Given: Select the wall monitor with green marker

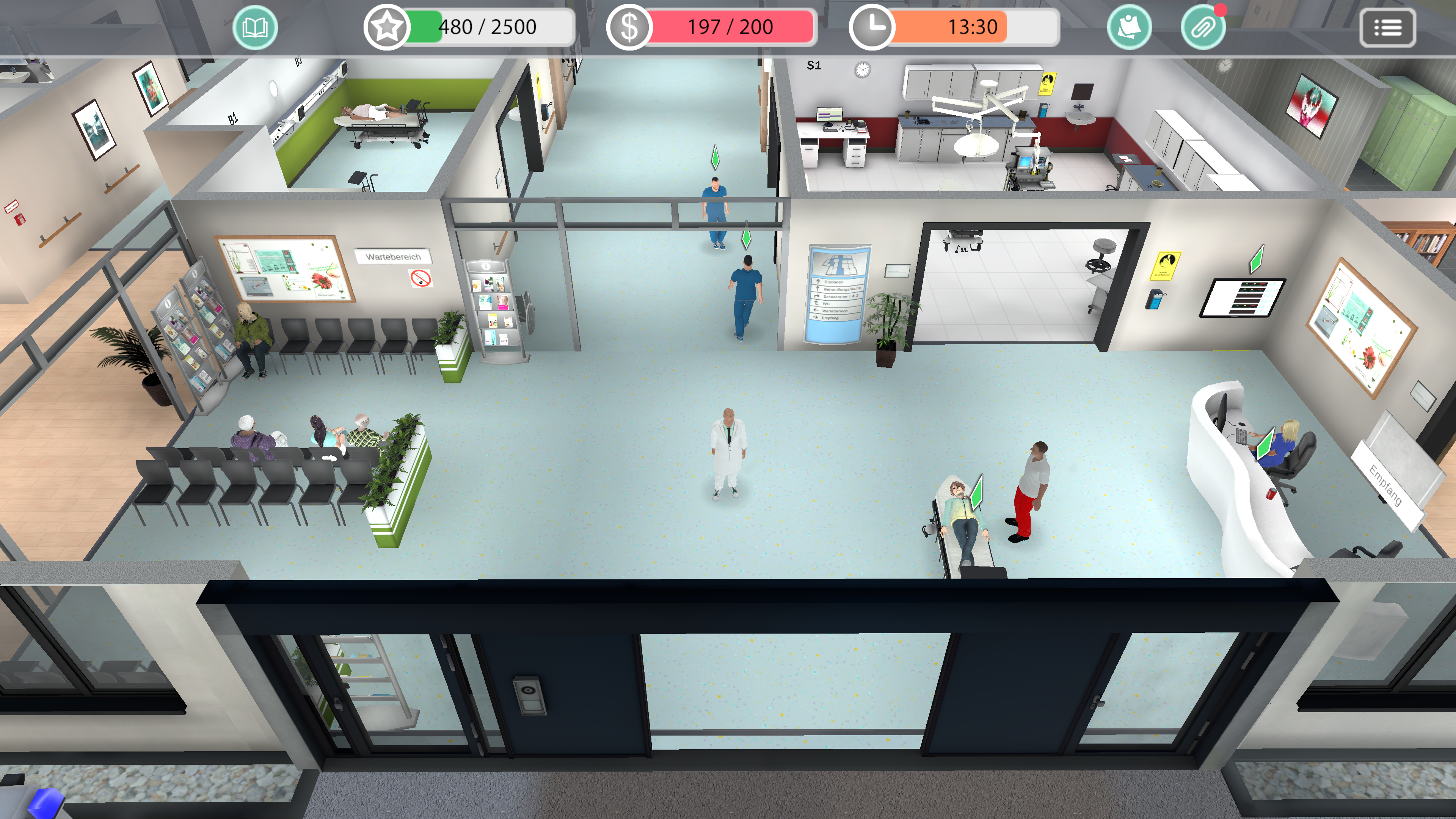Looking at the screenshot, I should tap(1242, 297).
